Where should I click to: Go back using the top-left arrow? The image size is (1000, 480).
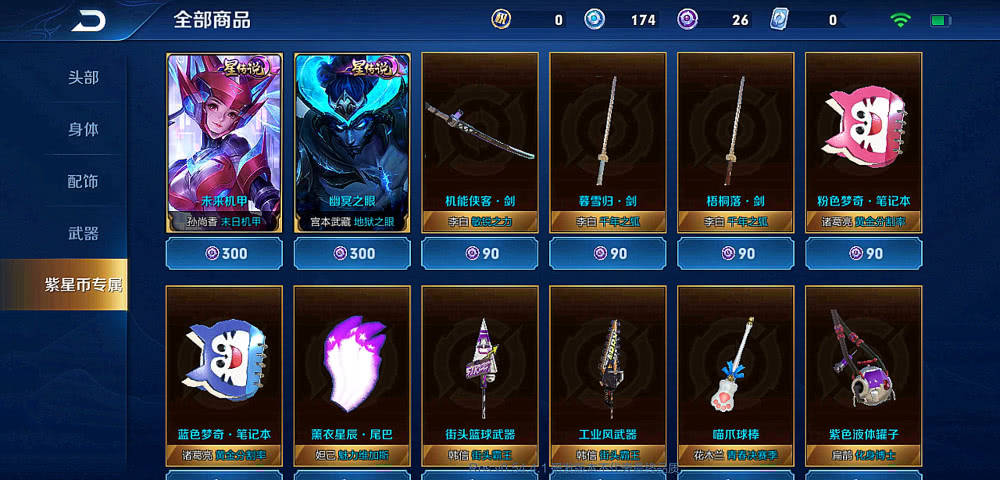coord(88,20)
